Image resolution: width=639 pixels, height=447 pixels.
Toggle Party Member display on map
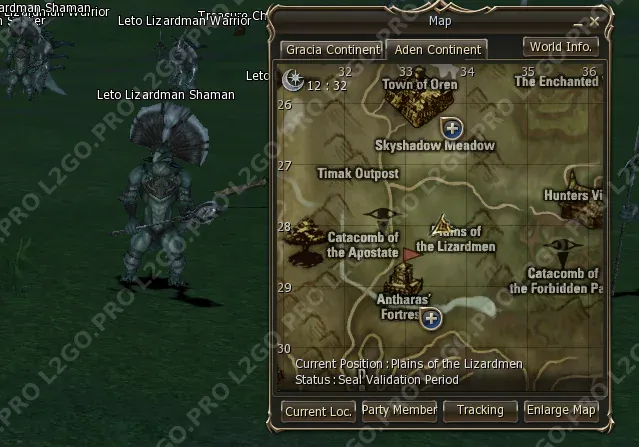coord(399,410)
